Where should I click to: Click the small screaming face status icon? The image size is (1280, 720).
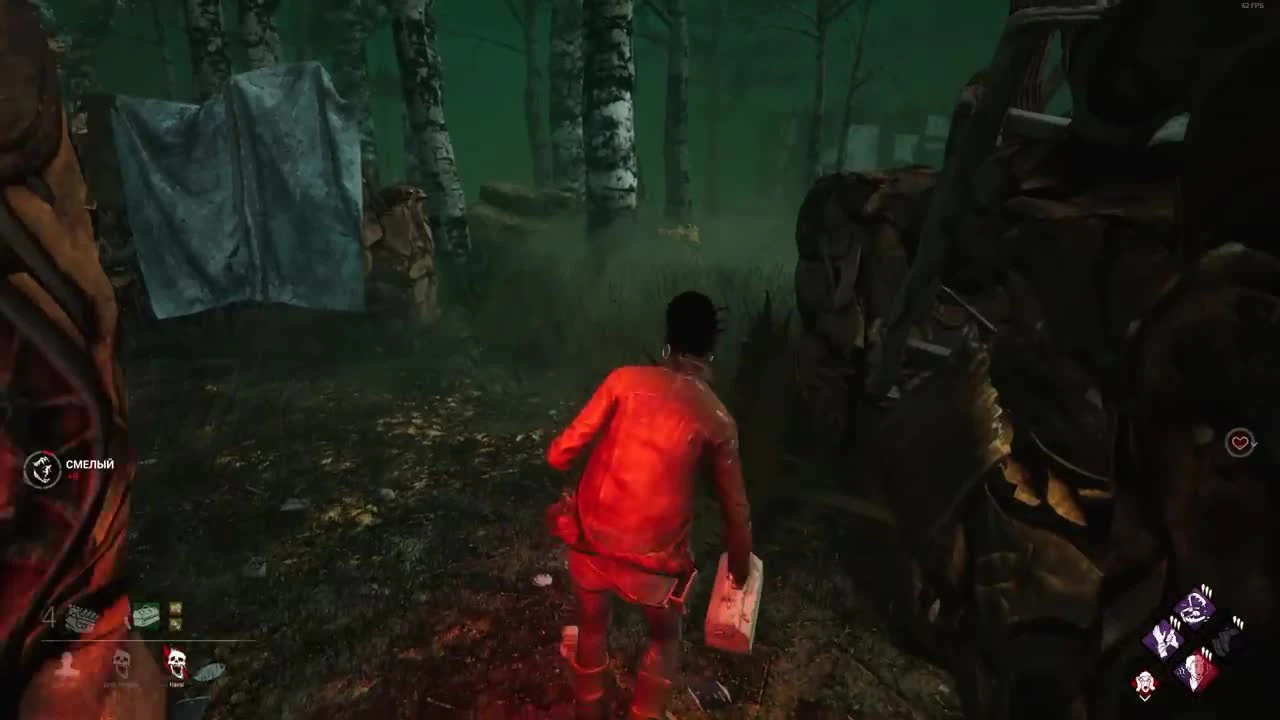1144,680
